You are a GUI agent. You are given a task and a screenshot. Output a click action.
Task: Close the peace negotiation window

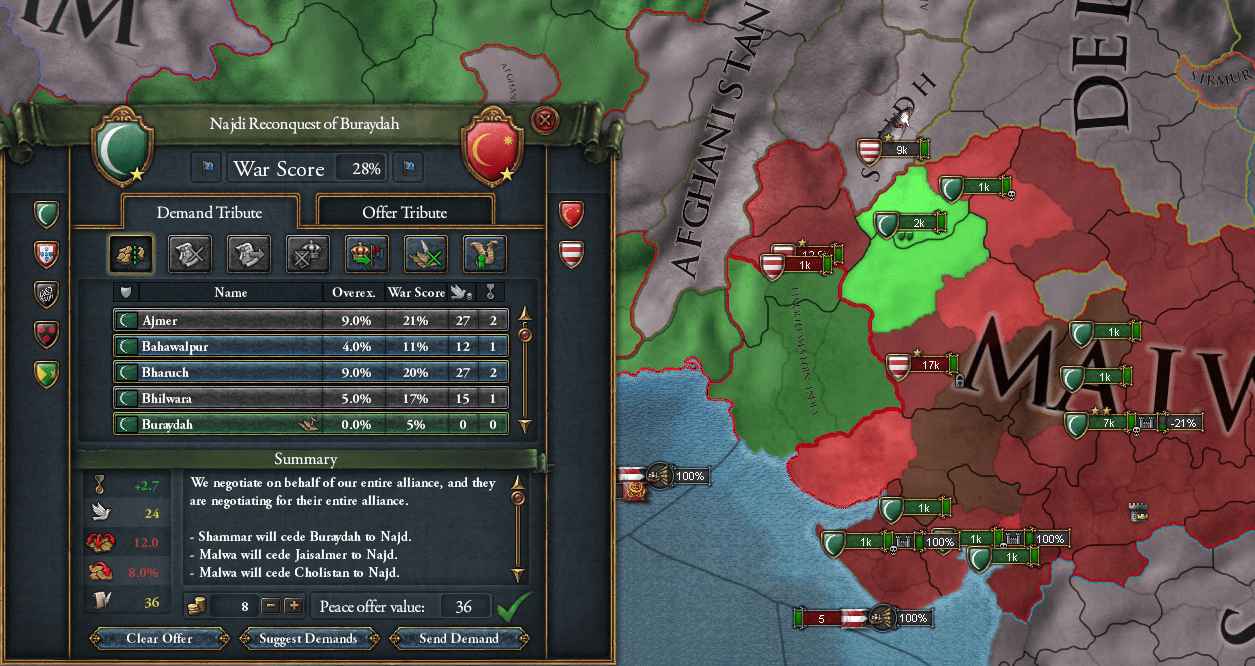(x=545, y=121)
